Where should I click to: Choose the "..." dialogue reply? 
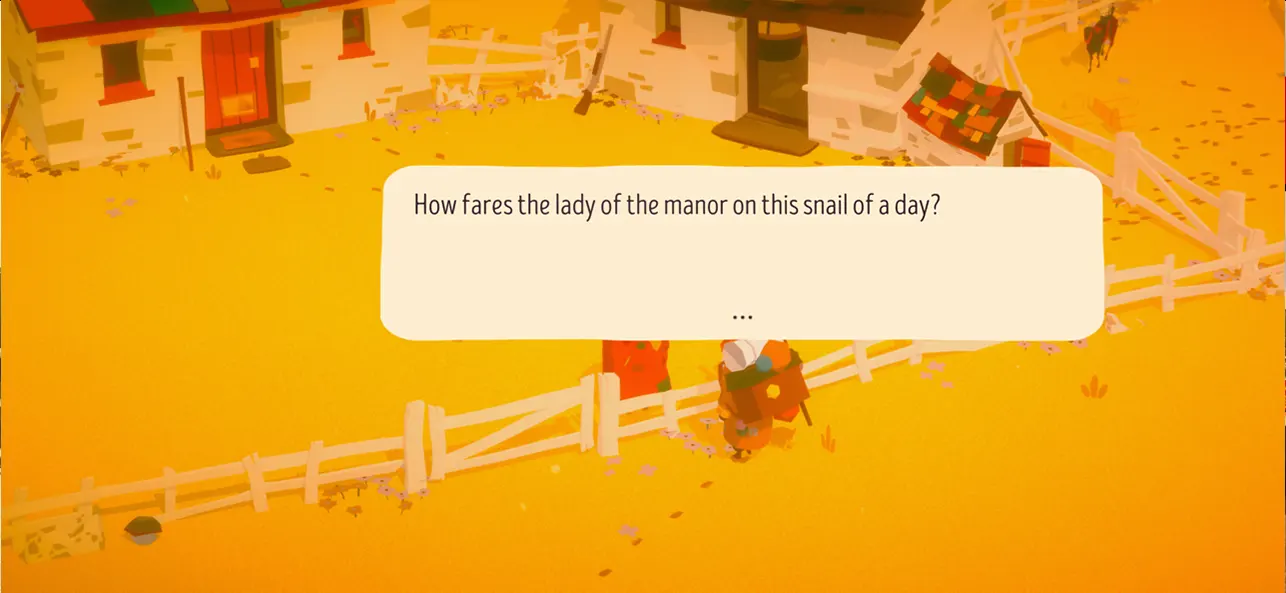click(x=741, y=316)
